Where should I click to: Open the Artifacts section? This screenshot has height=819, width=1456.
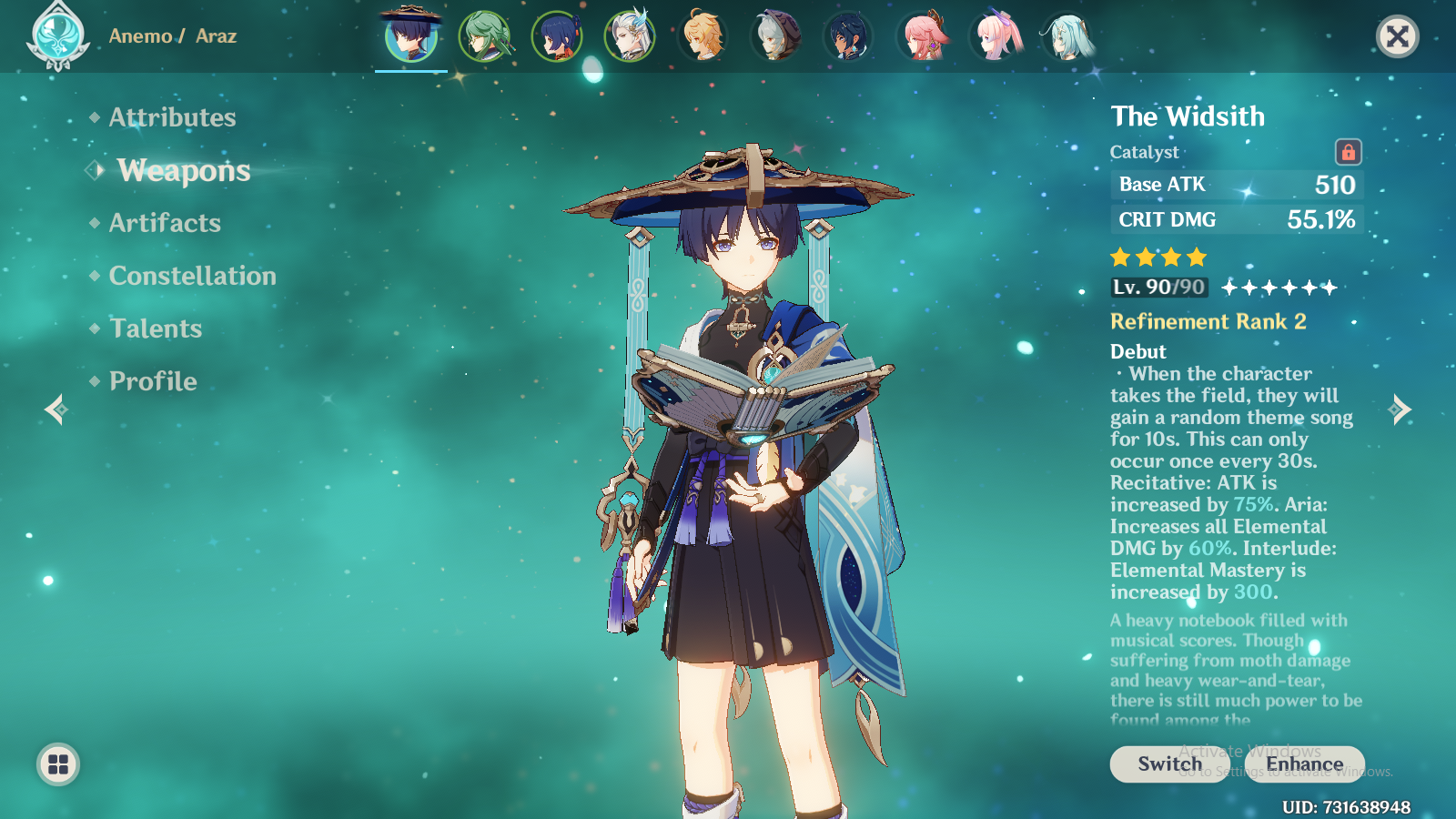(165, 222)
